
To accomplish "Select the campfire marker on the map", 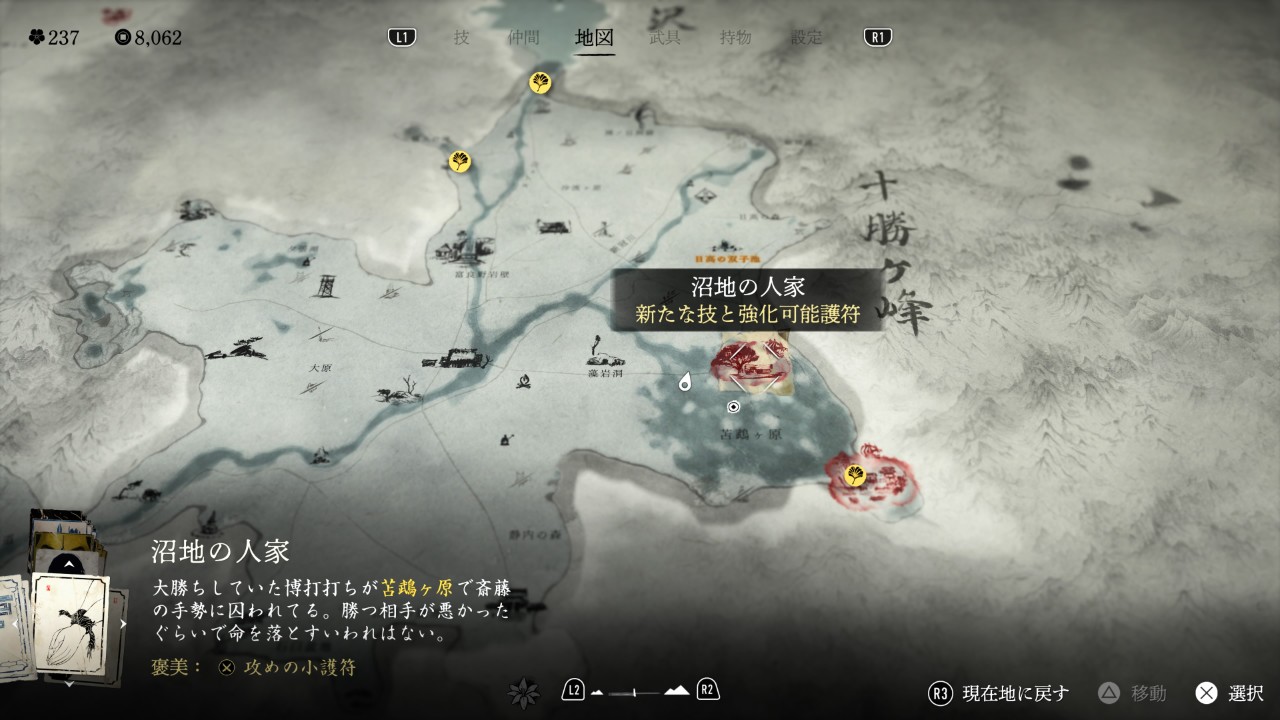I will 519,381.
